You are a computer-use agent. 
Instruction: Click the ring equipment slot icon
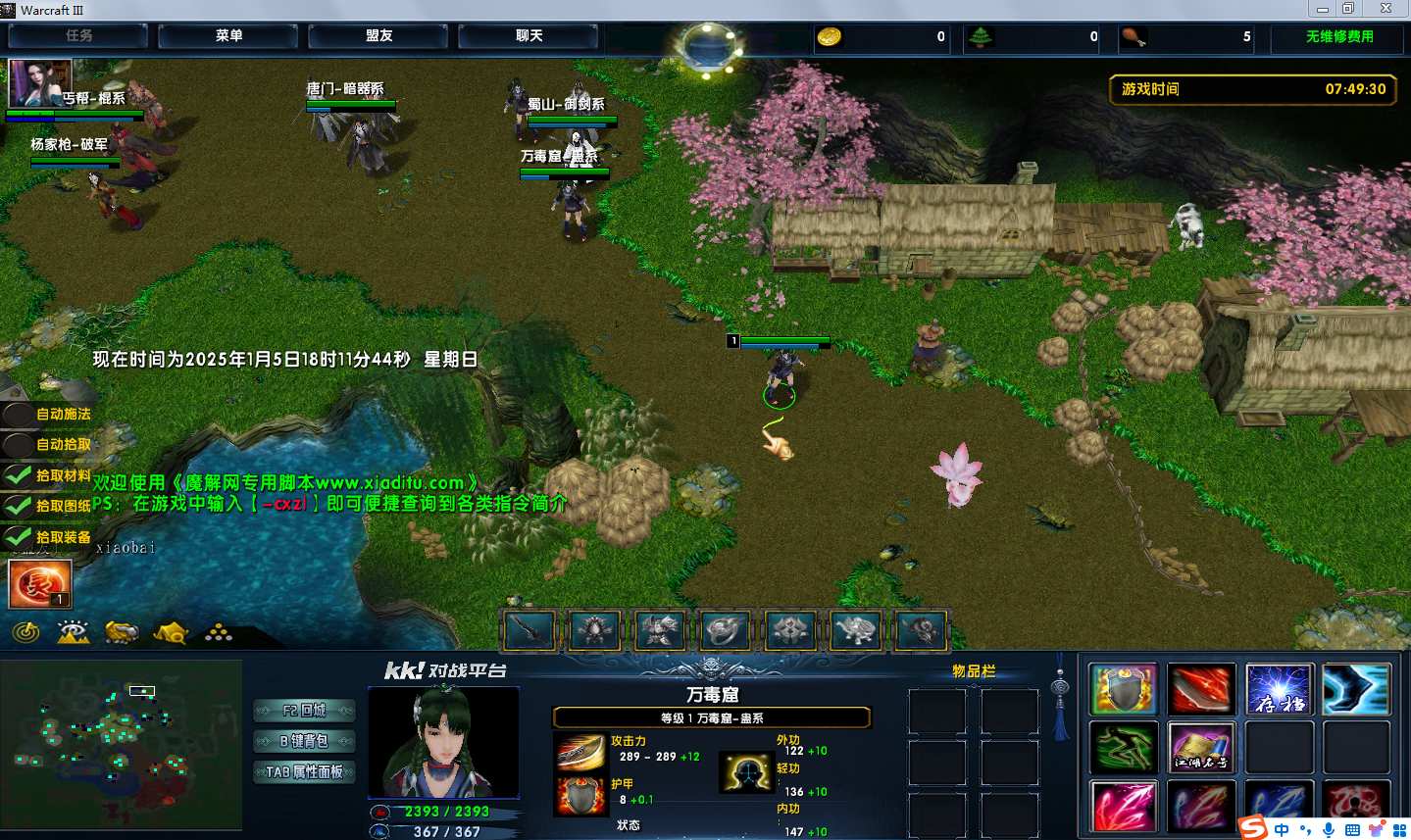click(725, 631)
